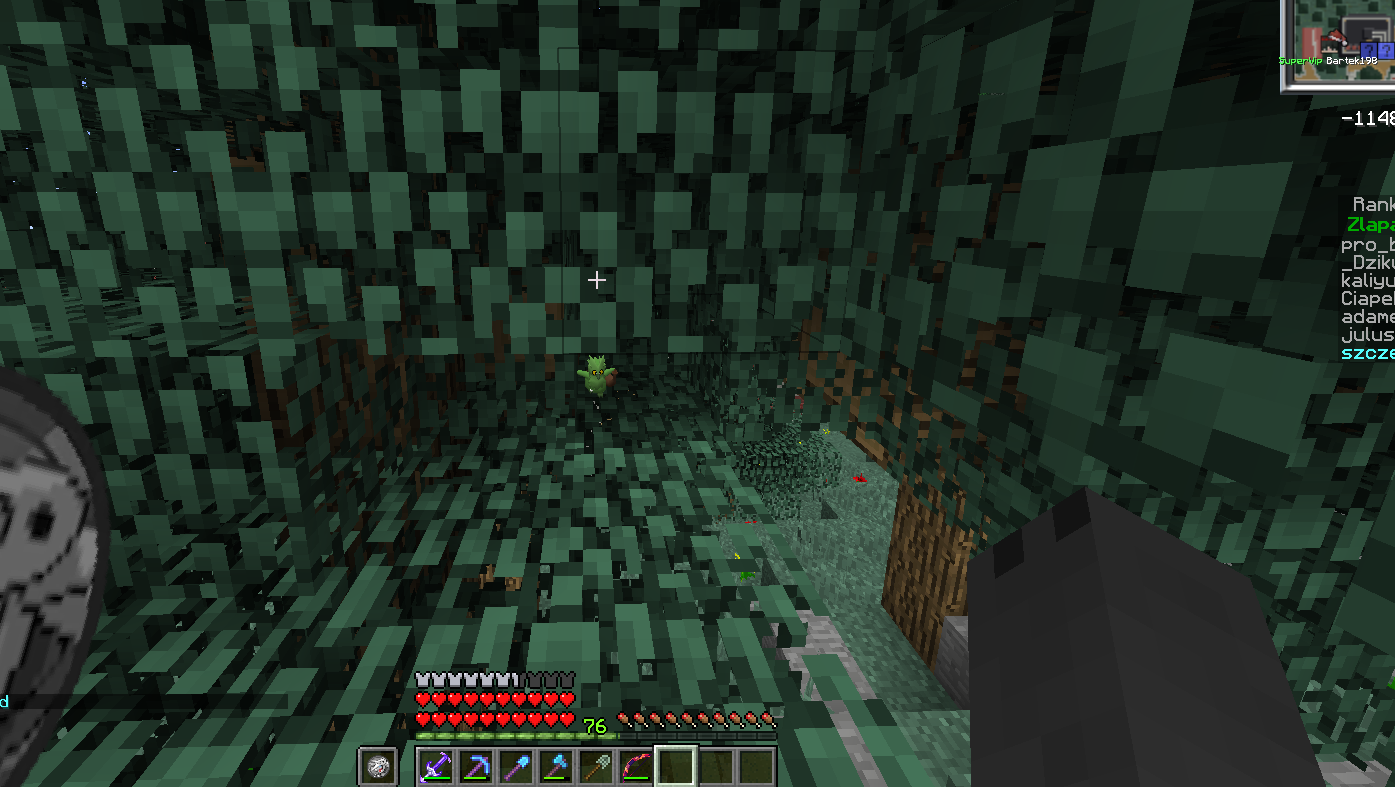Pick the grey shovel with wooden handle
Viewport: 1395px width, 787px height.
595,767
